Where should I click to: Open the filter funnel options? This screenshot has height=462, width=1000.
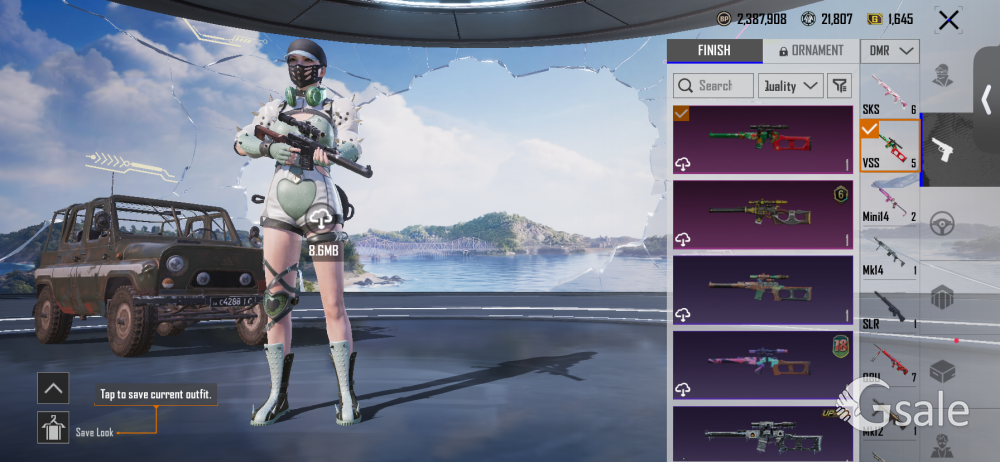click(x=838, y=86)
